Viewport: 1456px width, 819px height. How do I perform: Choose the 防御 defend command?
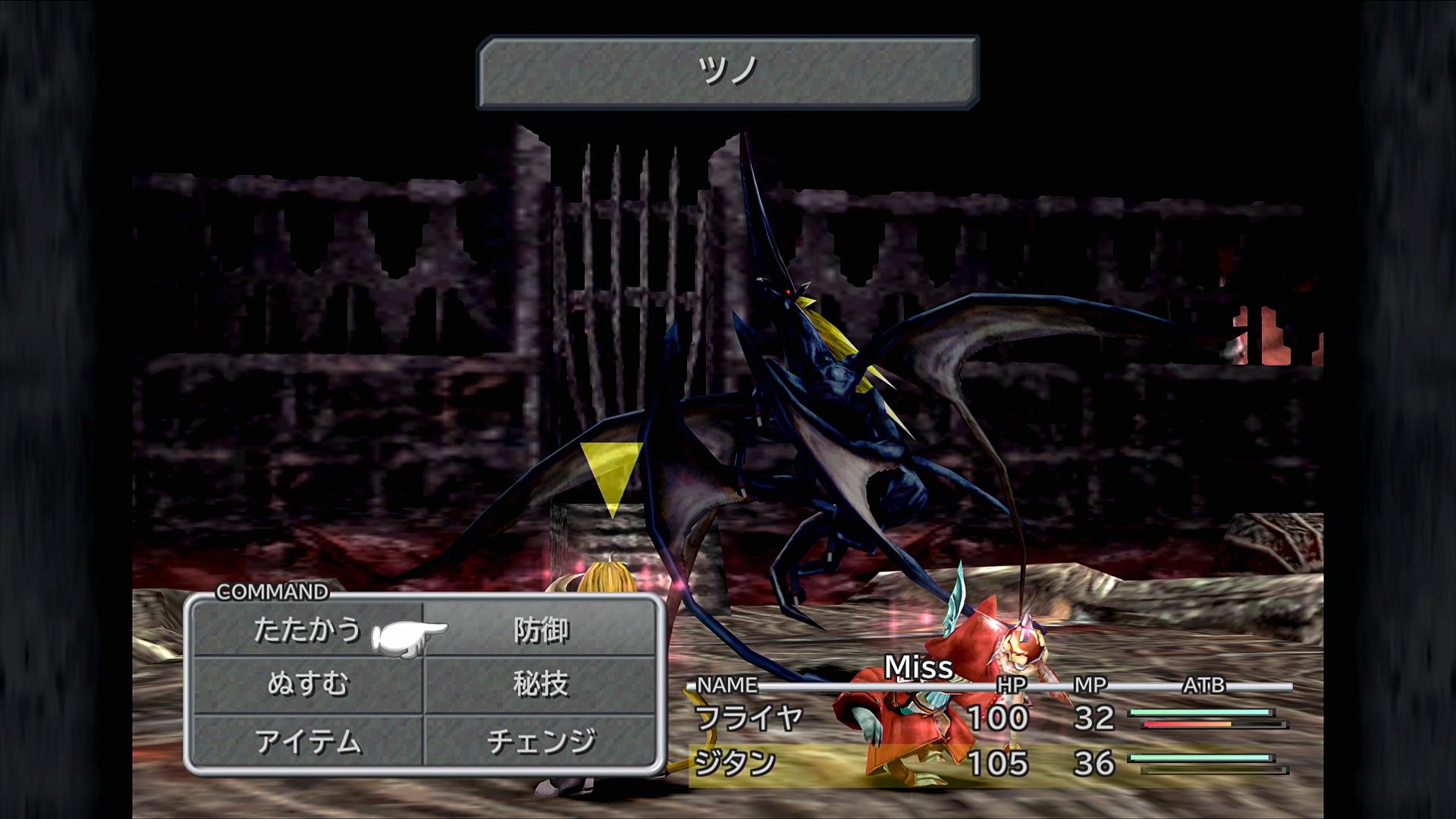541,630
